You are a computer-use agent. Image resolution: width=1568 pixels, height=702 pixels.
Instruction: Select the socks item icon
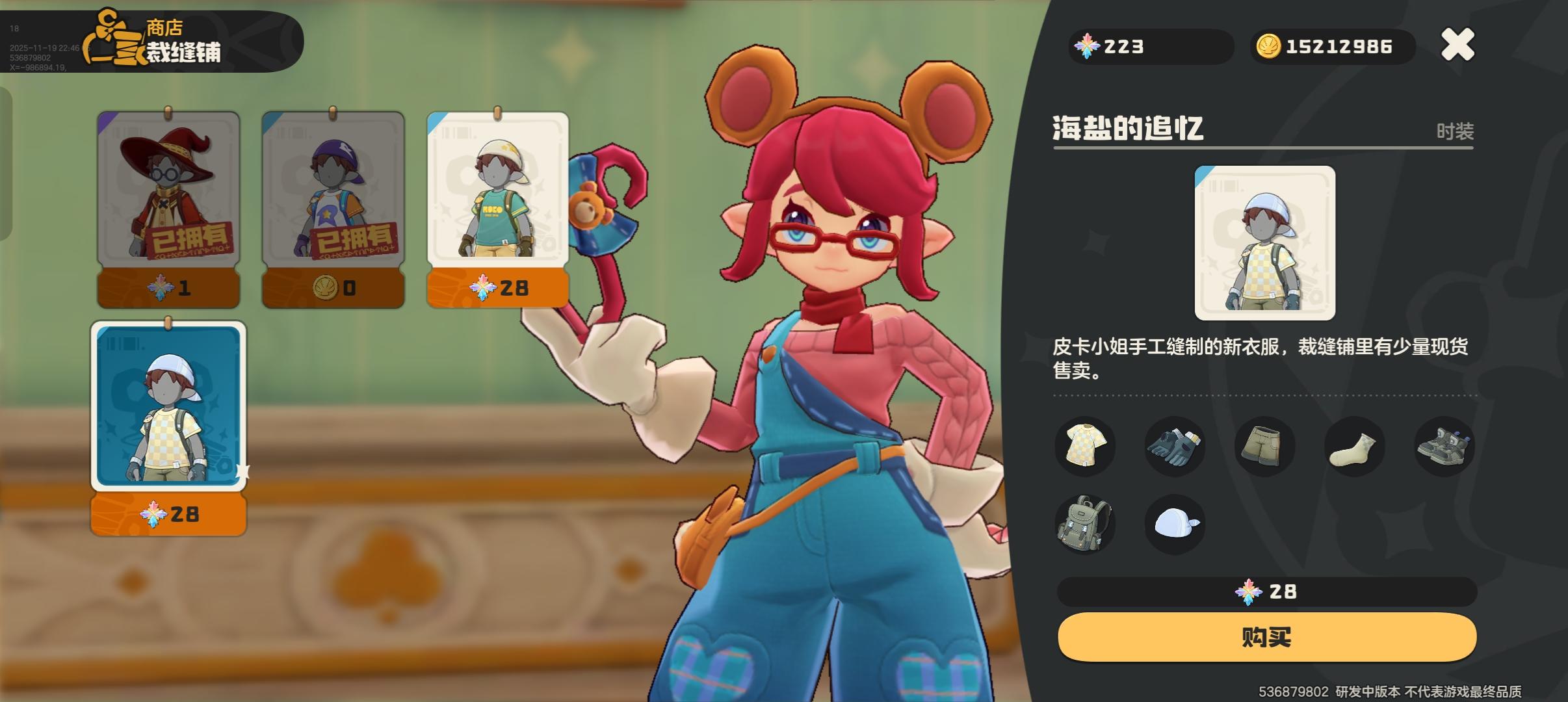click(x=1354, y=446)
